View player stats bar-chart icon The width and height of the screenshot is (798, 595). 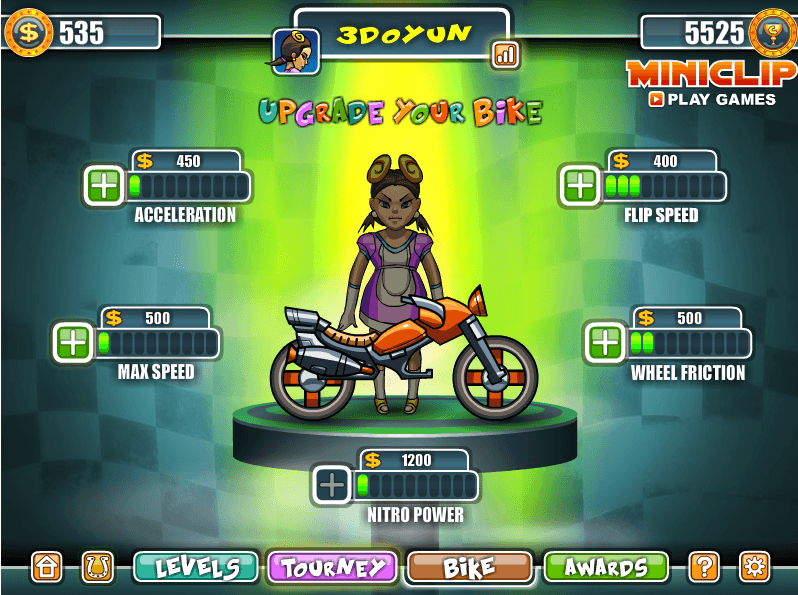(x=505, y=55)
